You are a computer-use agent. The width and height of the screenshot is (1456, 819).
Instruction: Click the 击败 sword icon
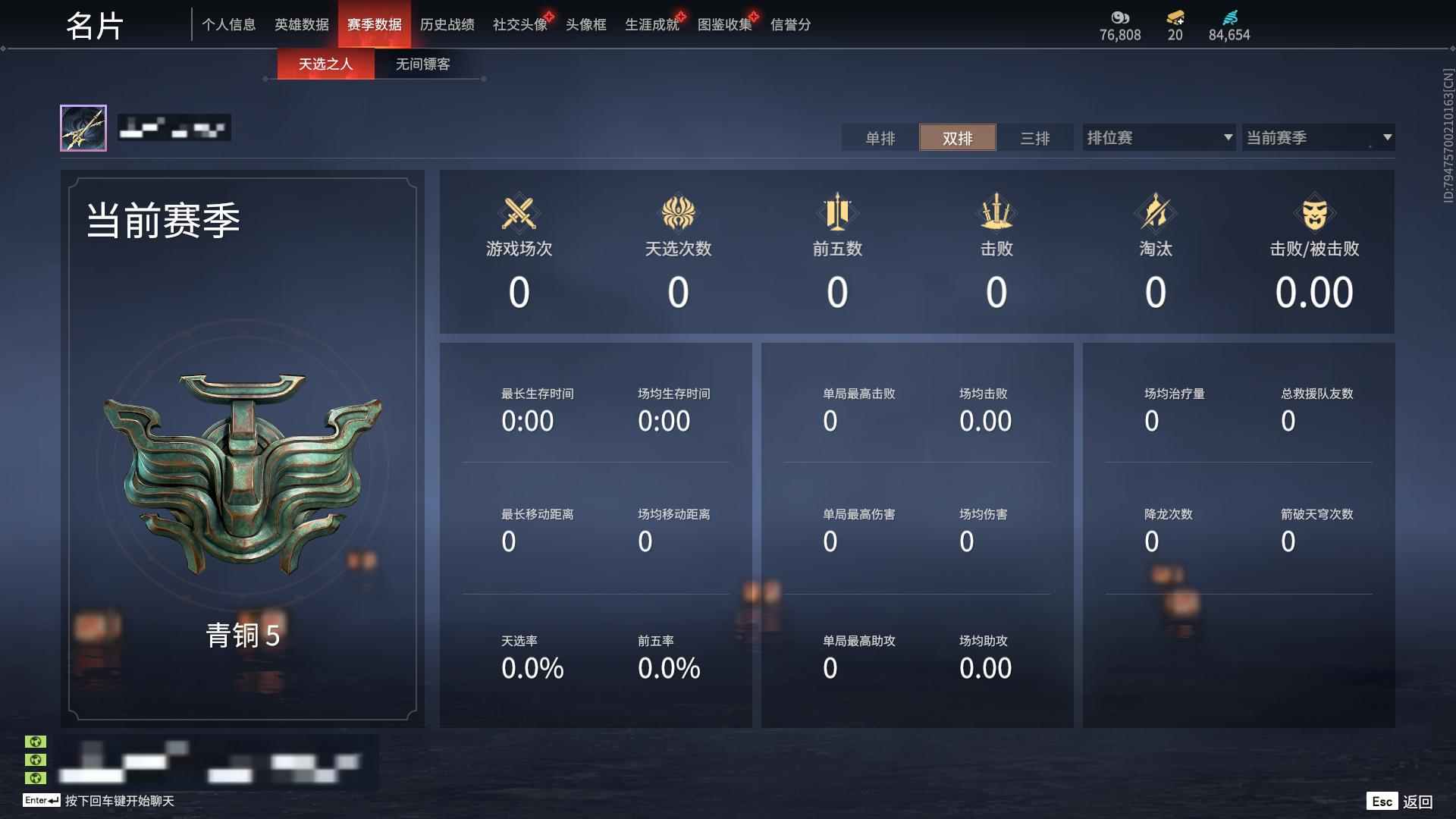point(996,213)
